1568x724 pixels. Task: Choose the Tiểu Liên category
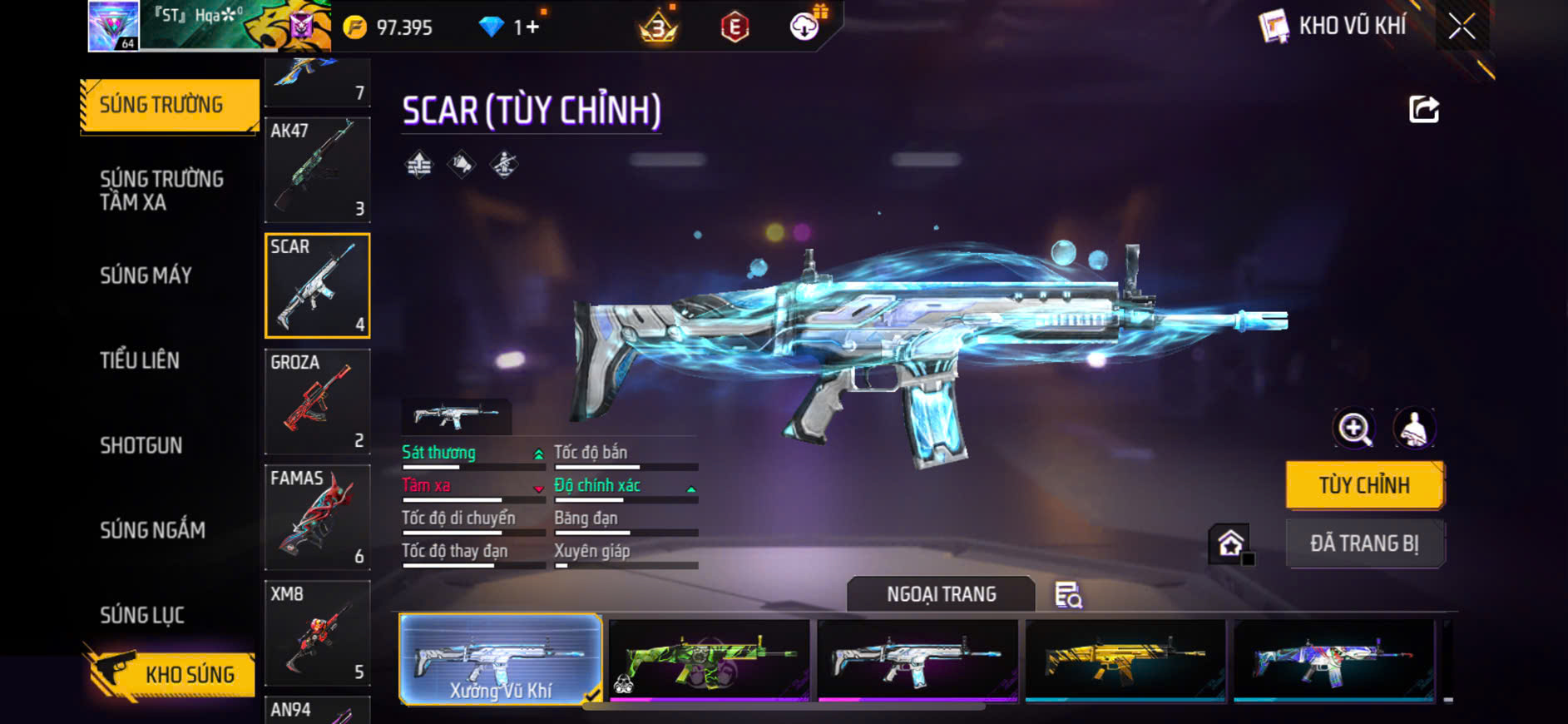click(140, 360)
